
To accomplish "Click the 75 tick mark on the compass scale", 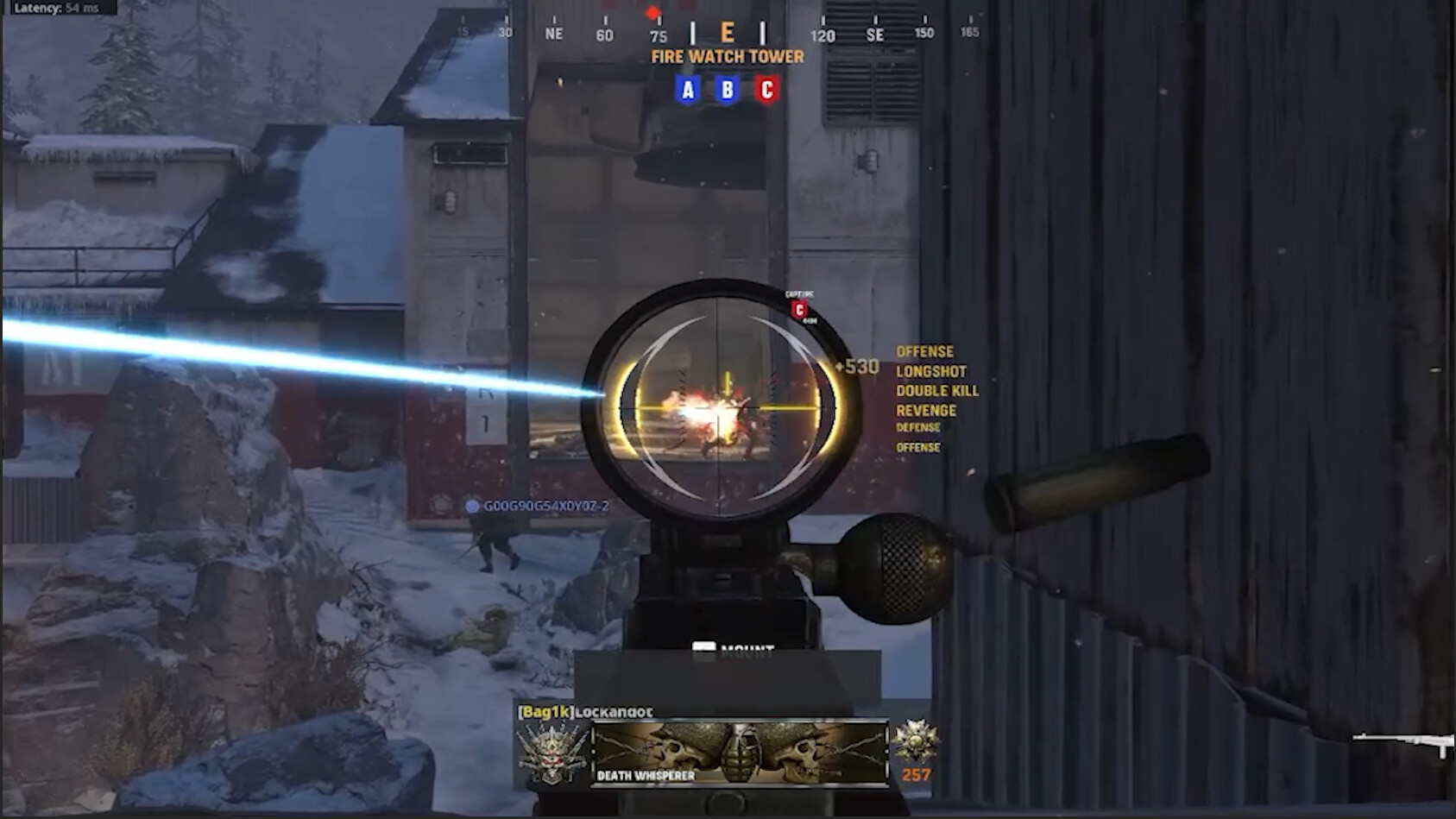I will tap(659, 35).
